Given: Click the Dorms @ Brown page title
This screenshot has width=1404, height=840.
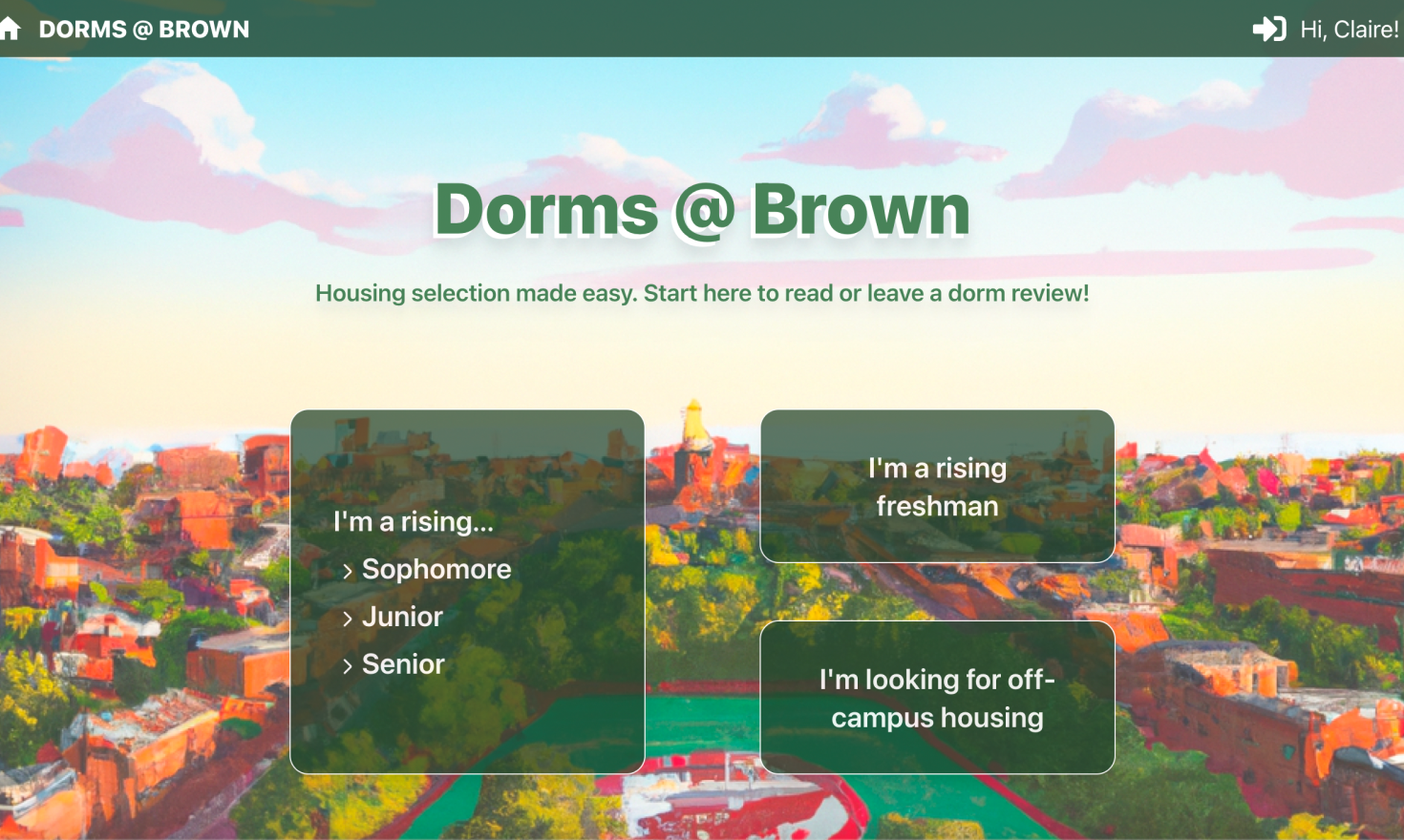Looking at the screenshot, I should click(702, 210).
